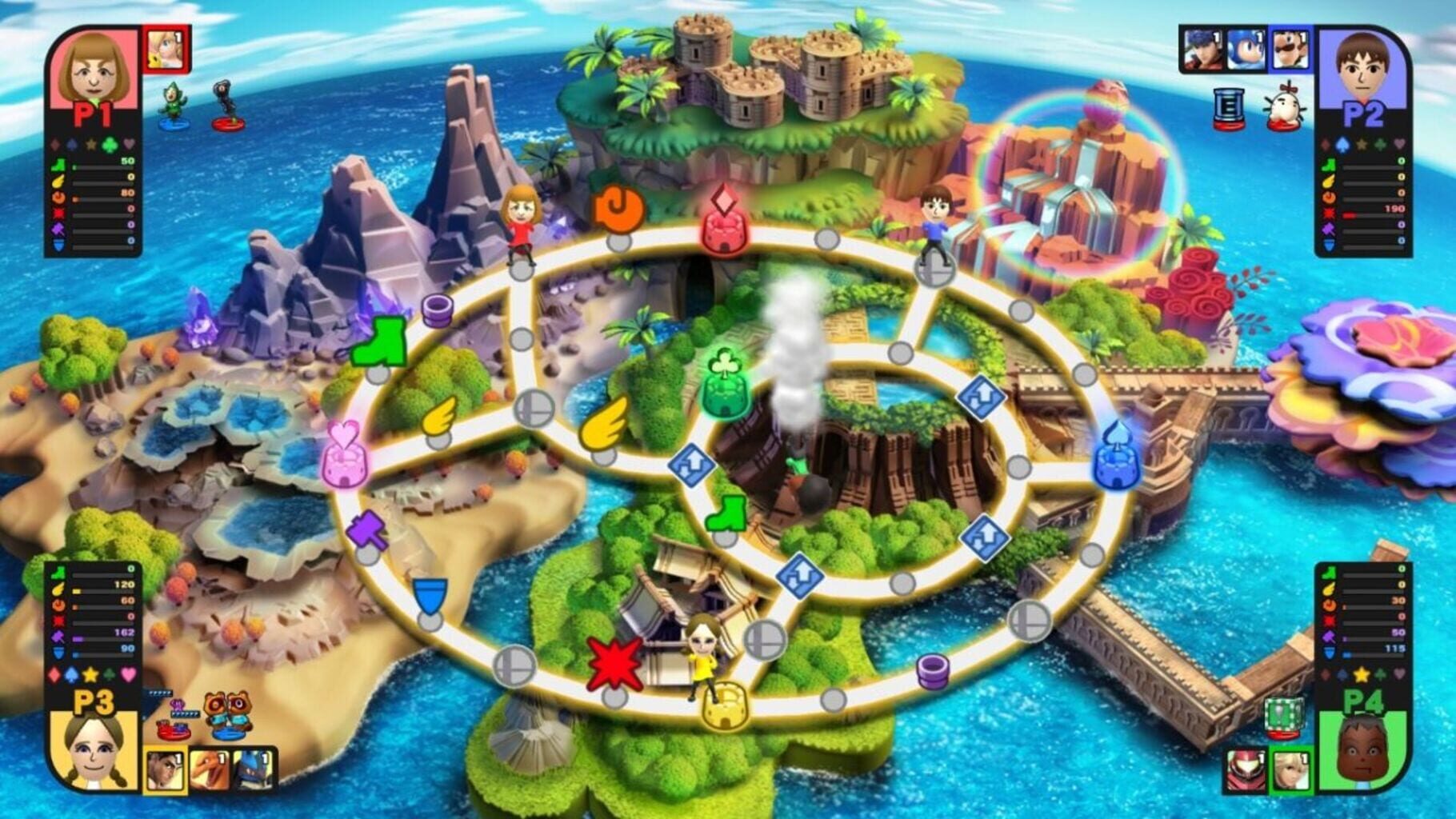Toggle P1's highlighted green club suit symbol
Viewport: 1456px width, 819px height.
coord(110,144)
